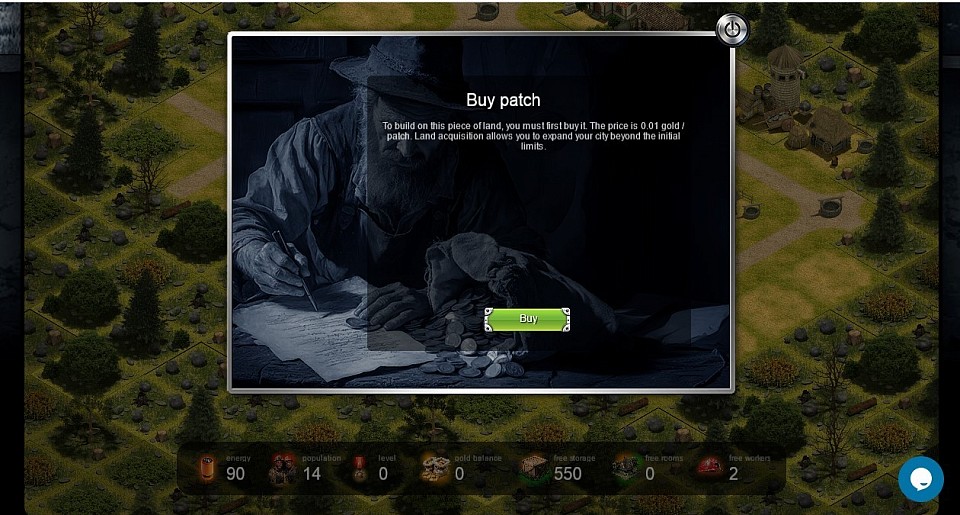Click the level medal icon

tap(360, 468)
